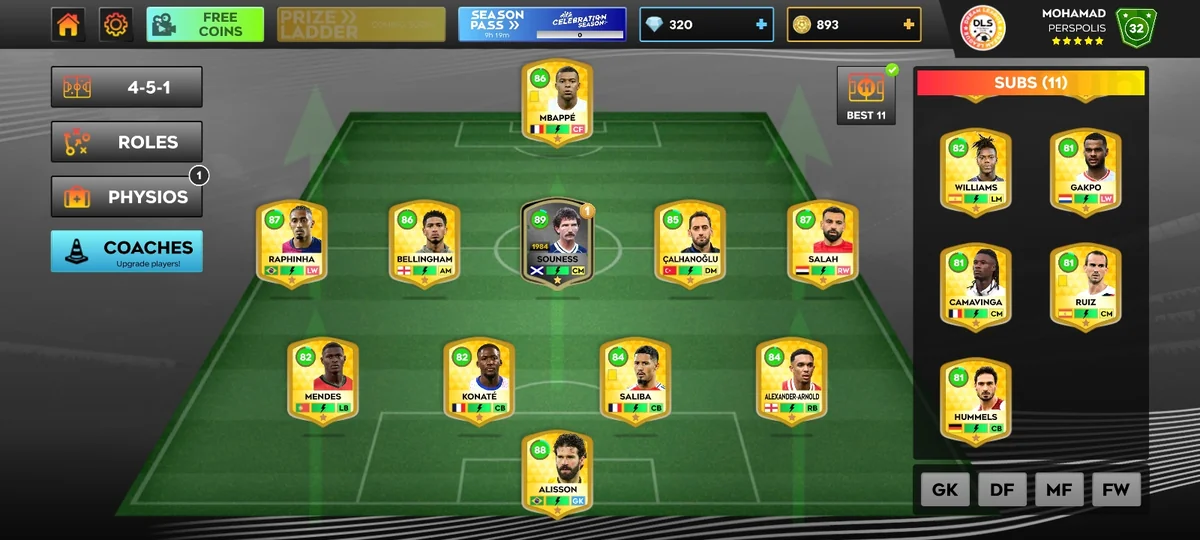Image resolution: width=1200 pixels, height=540 pixels.
Task: Select substitute Gakpo's card
Action: pyautogui.click(x=1085, y=171)
